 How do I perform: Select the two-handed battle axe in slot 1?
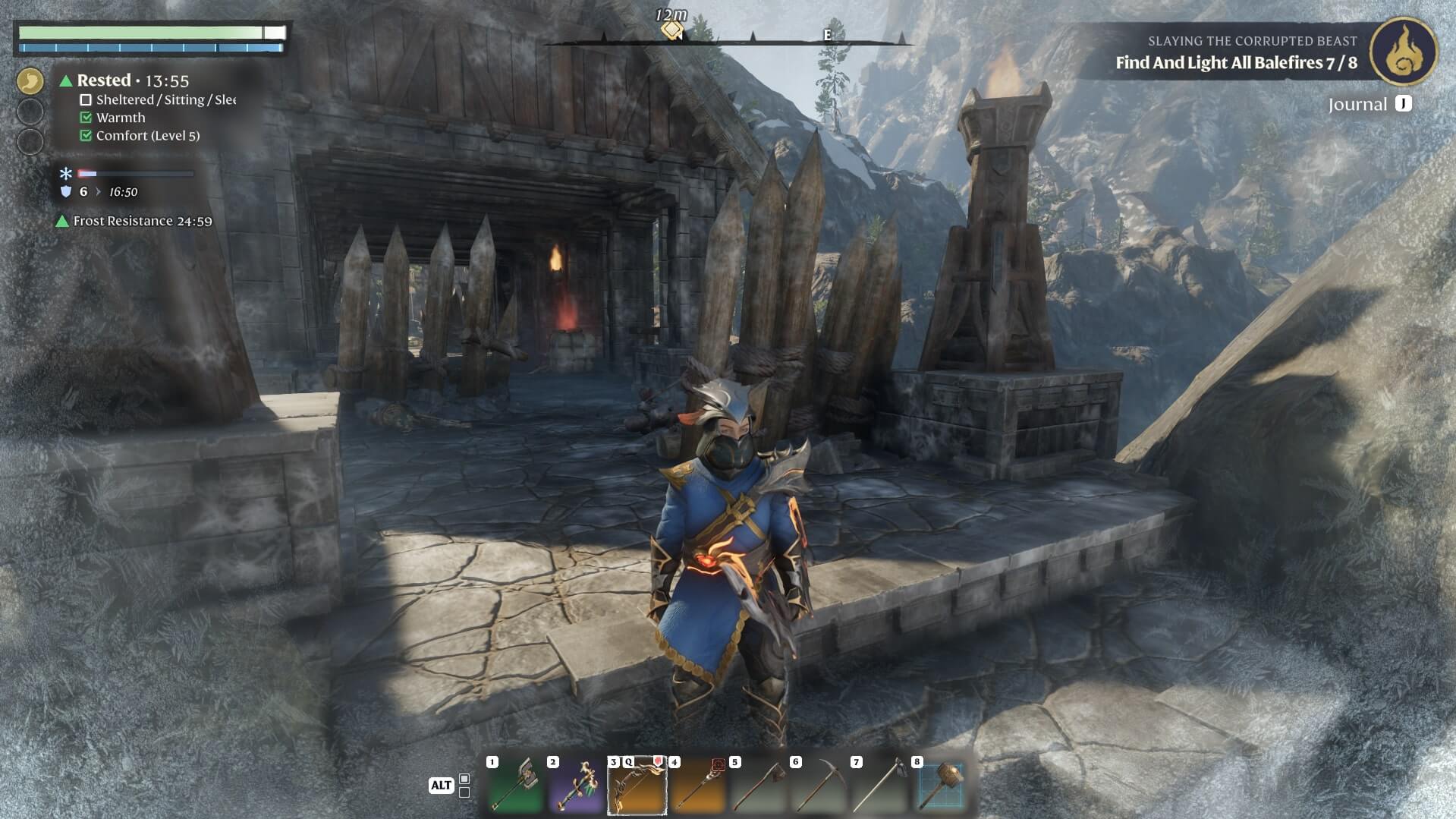pyautogui.click(x=515, y=785)
